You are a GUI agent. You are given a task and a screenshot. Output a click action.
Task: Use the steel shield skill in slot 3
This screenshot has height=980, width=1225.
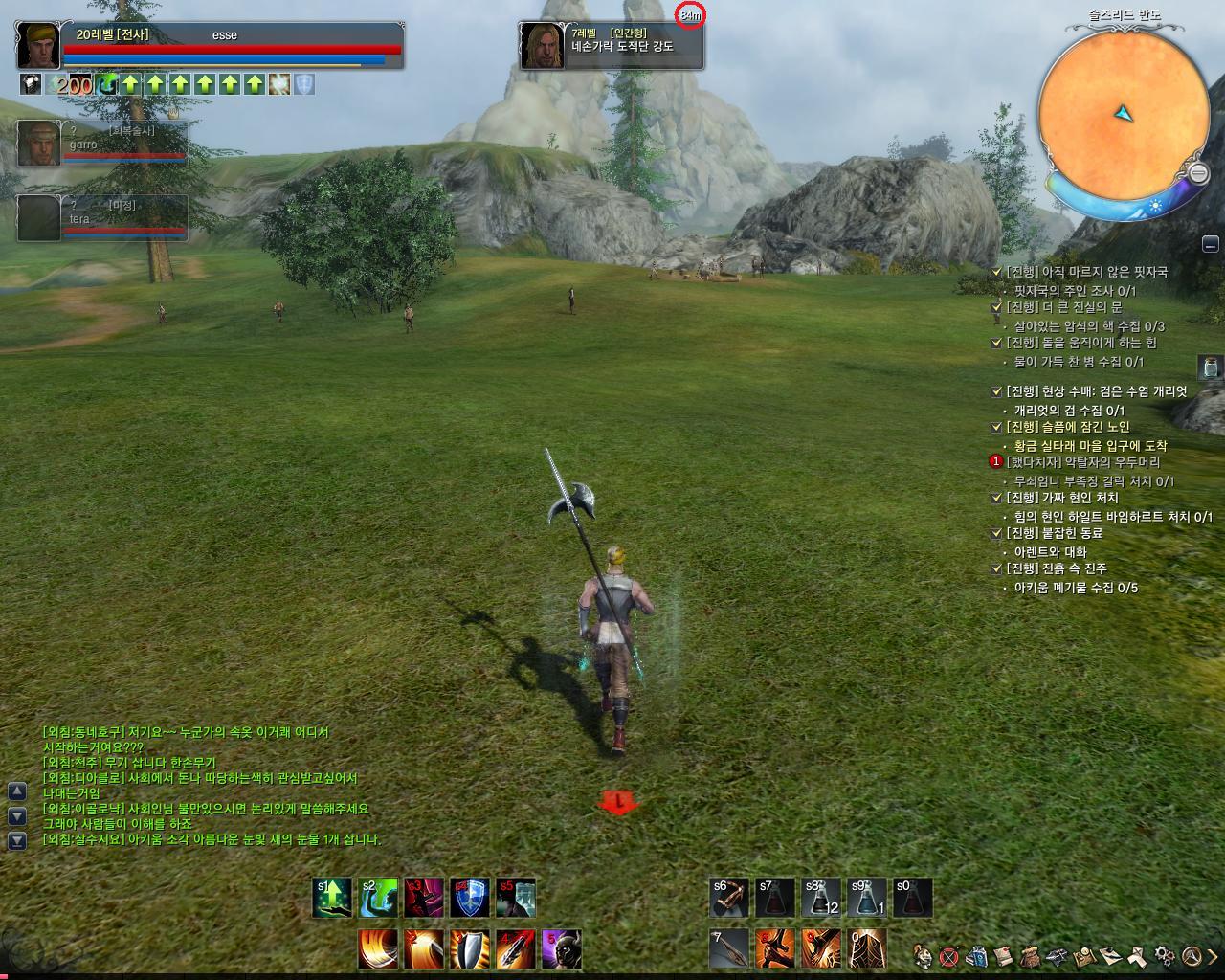click(470, 948)
